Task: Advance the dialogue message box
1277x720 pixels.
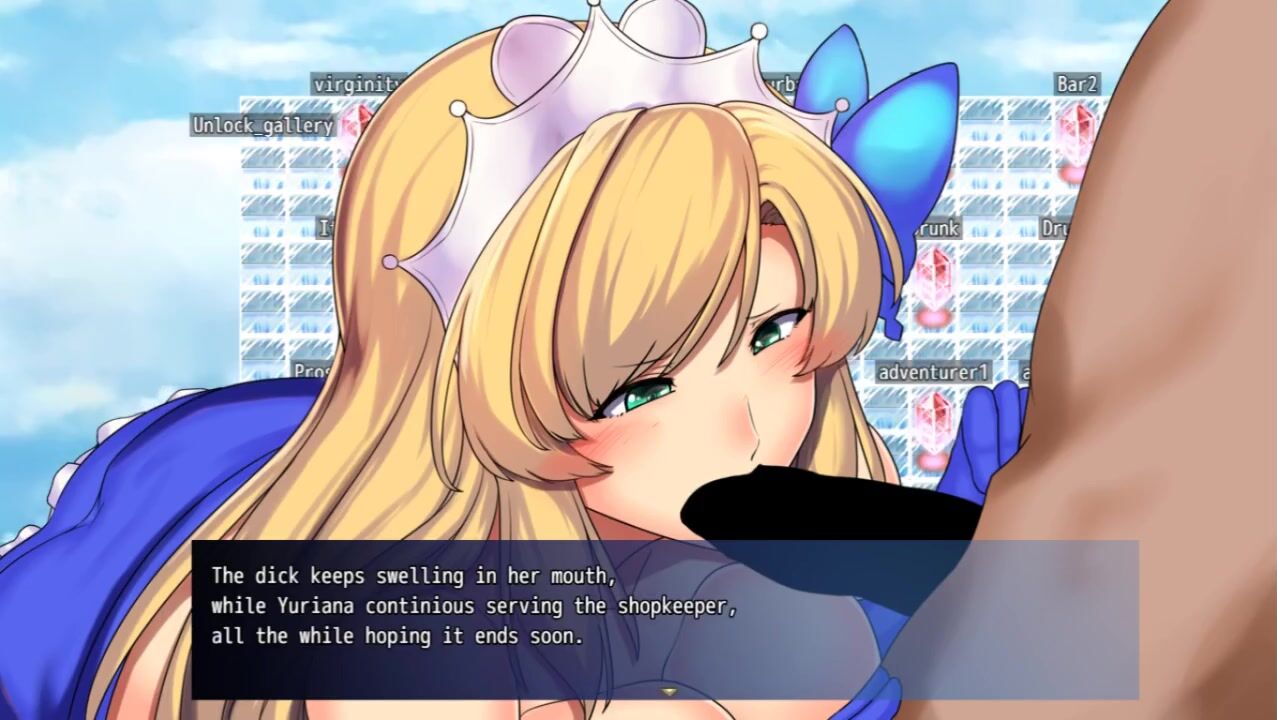Action: pos(664,618)
